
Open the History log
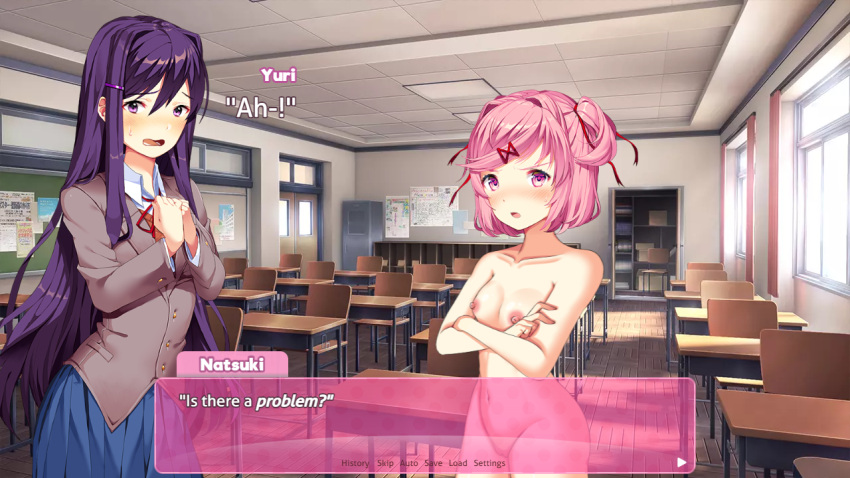tap(355, 463)
